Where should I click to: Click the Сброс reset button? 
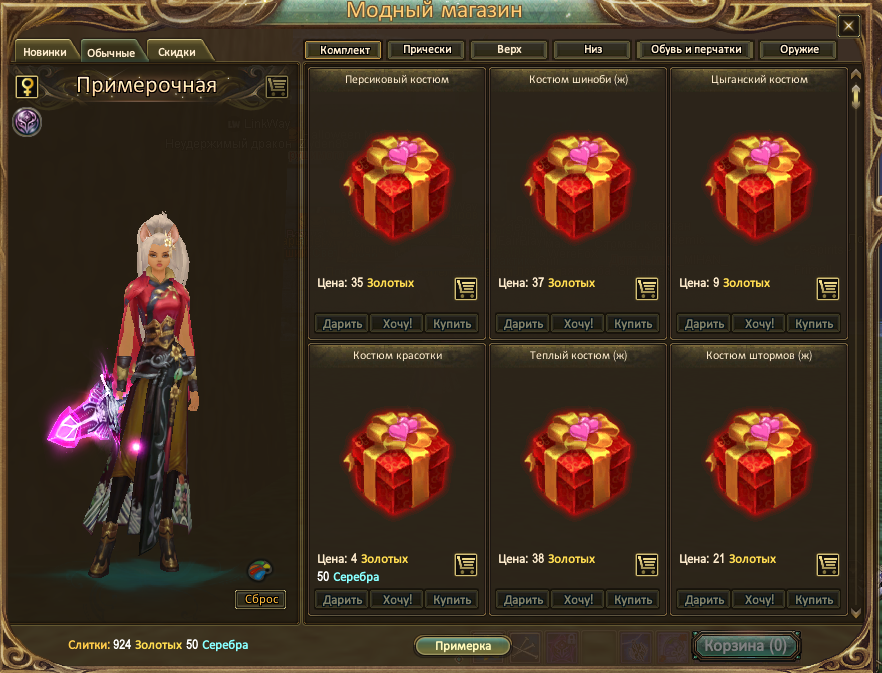[260, 600]
